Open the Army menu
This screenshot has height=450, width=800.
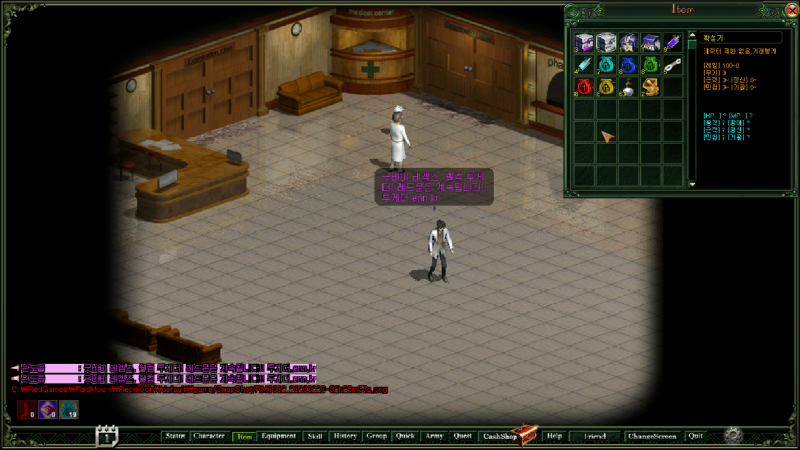pyautogui.click(x=434, y=436)
